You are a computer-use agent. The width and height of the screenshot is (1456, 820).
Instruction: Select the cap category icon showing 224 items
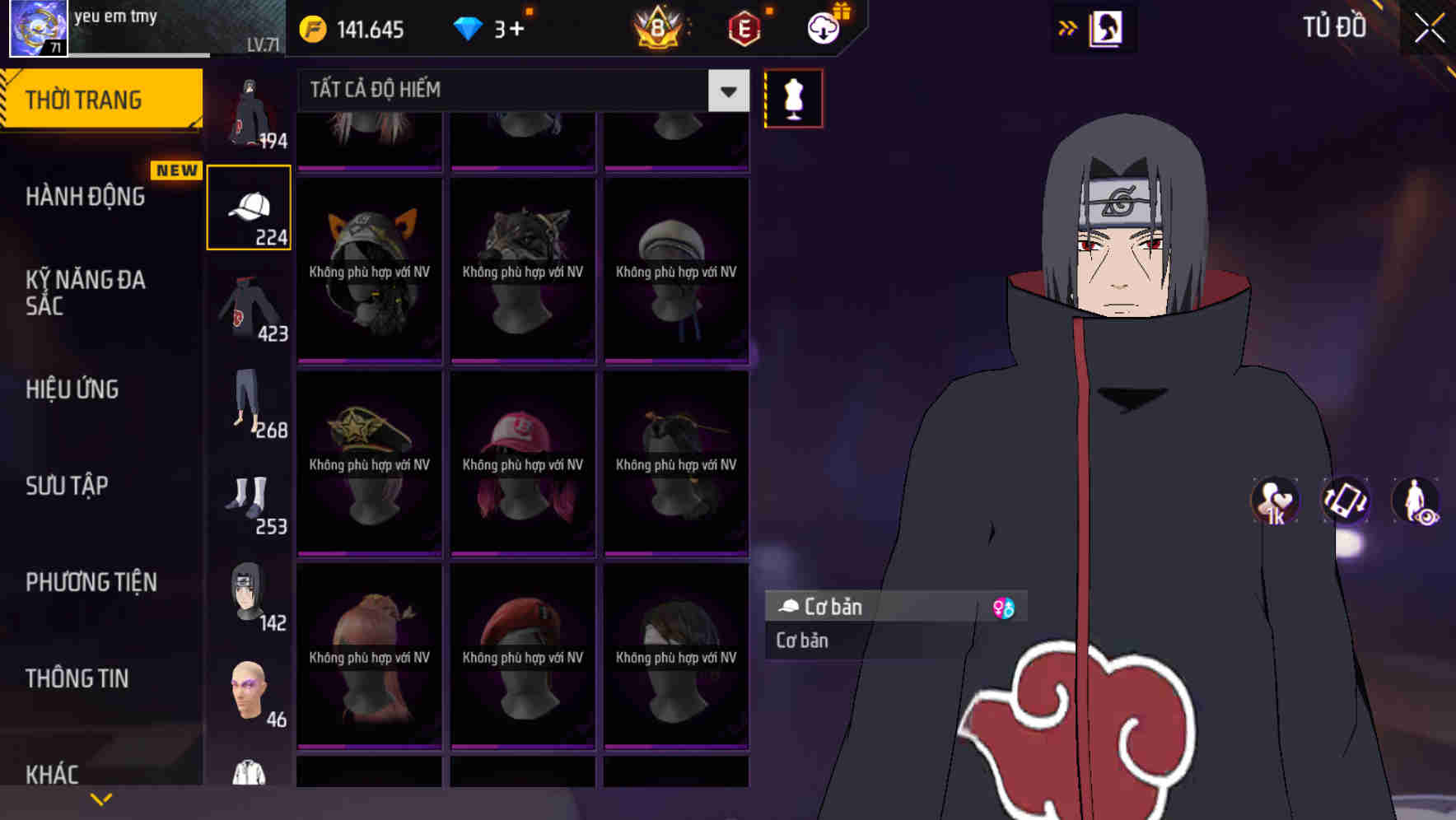click(249, 206)
